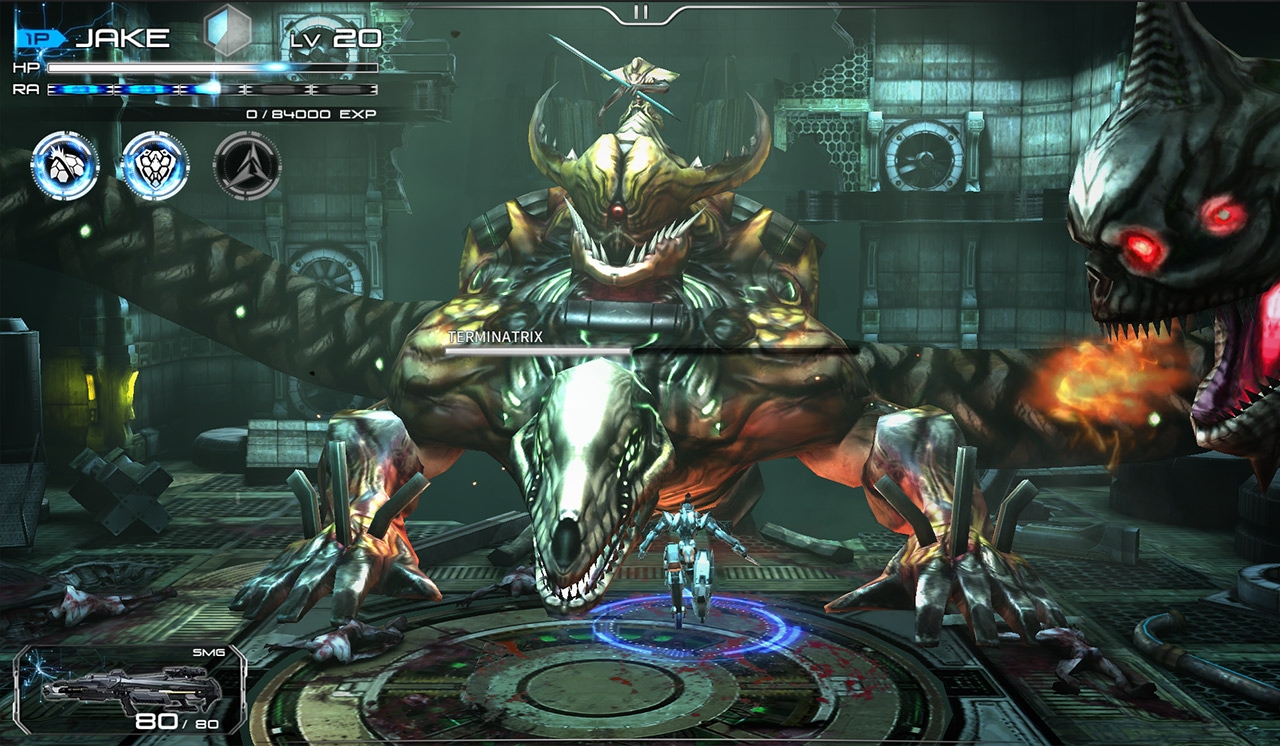Use the turtle shield skill icon
The image size is (1280, 746).
156,165
